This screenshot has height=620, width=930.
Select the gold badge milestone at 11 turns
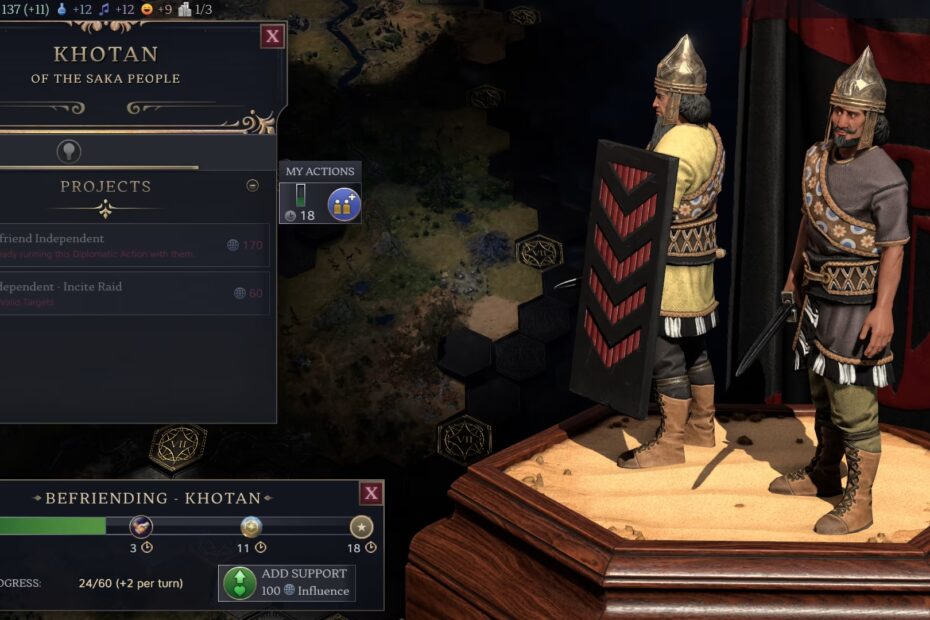pos(251,526)
